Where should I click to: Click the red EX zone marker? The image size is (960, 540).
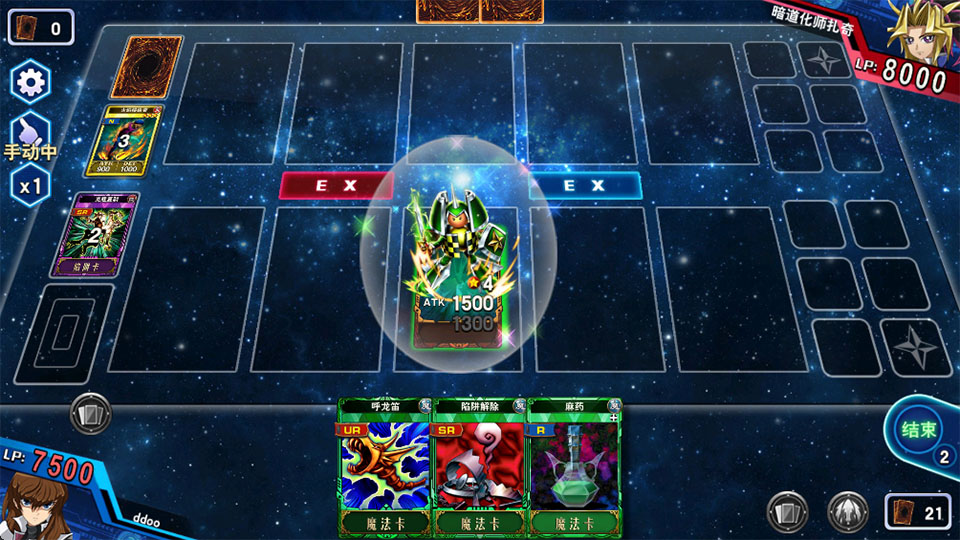(336, 186)
